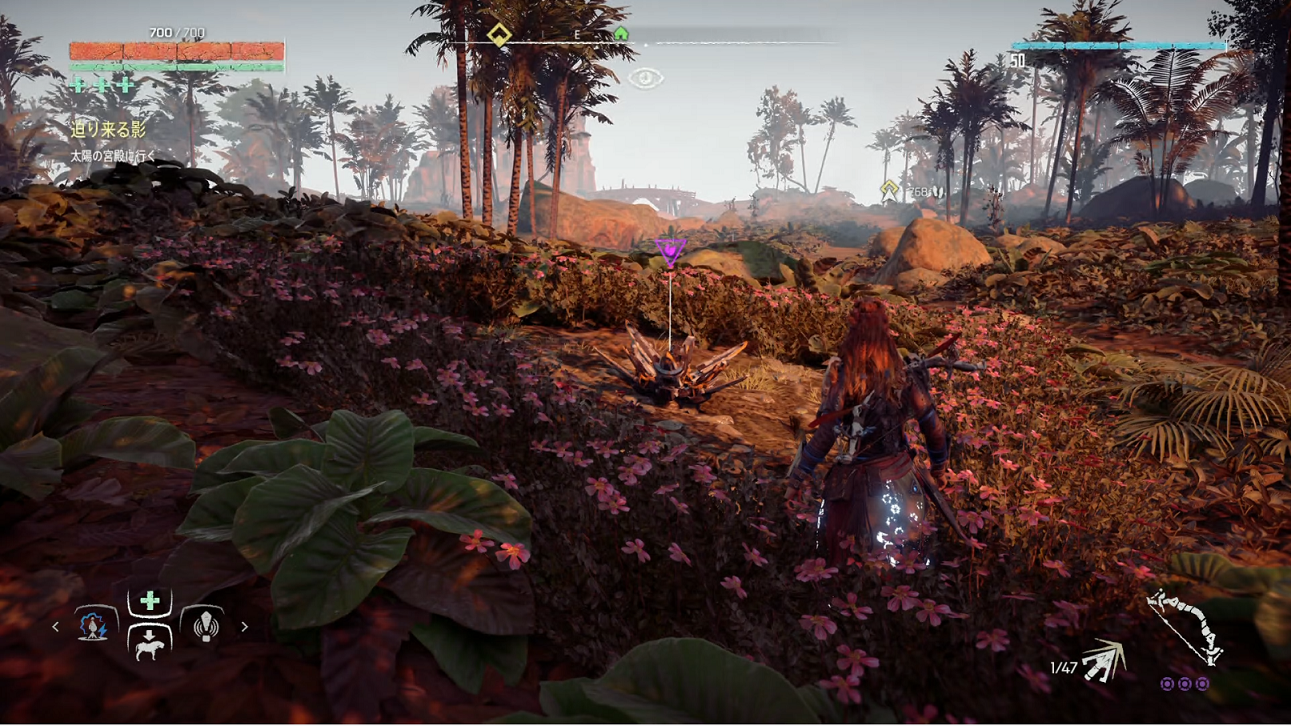
Task: Open the 迫り来る影 quest tracker
Action: [x=108, y=129]
